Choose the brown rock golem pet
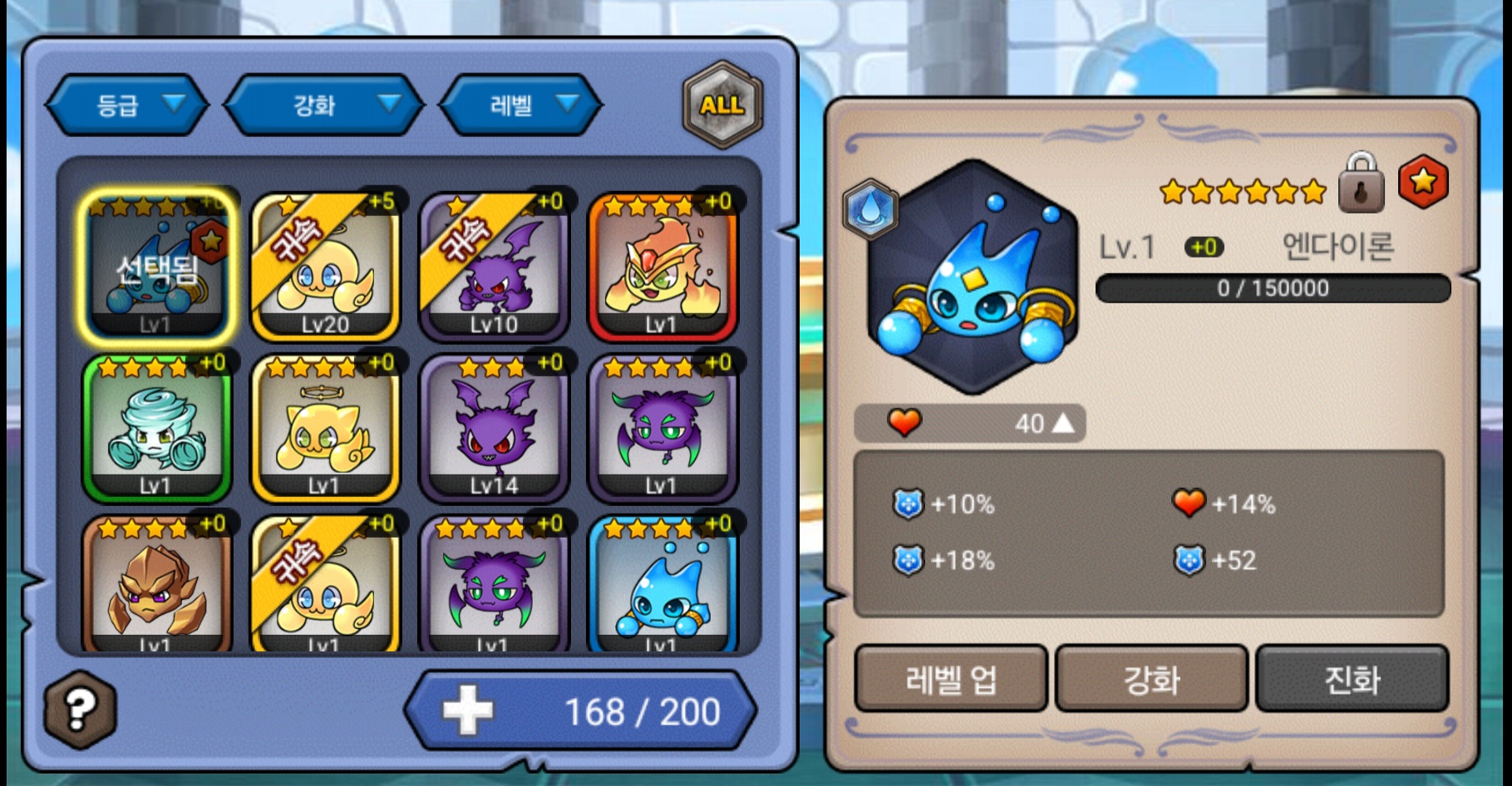 [156, 586]
